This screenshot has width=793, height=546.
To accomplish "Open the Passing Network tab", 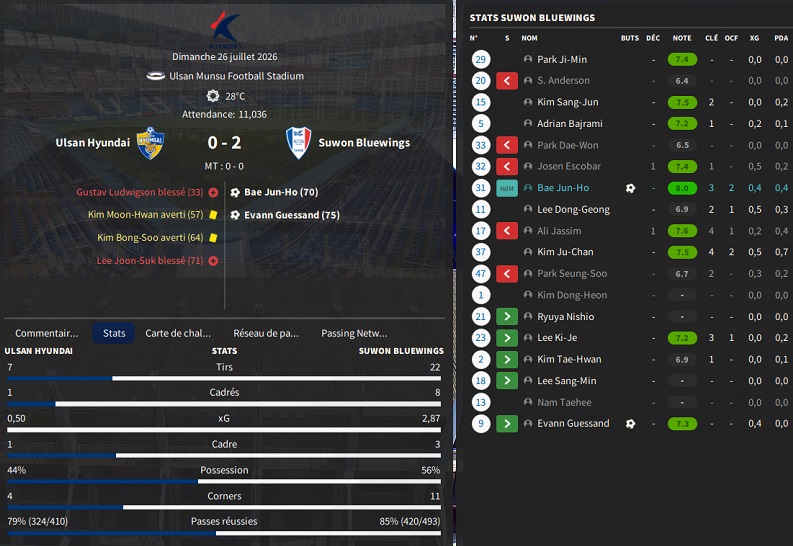I will (354, 333).
